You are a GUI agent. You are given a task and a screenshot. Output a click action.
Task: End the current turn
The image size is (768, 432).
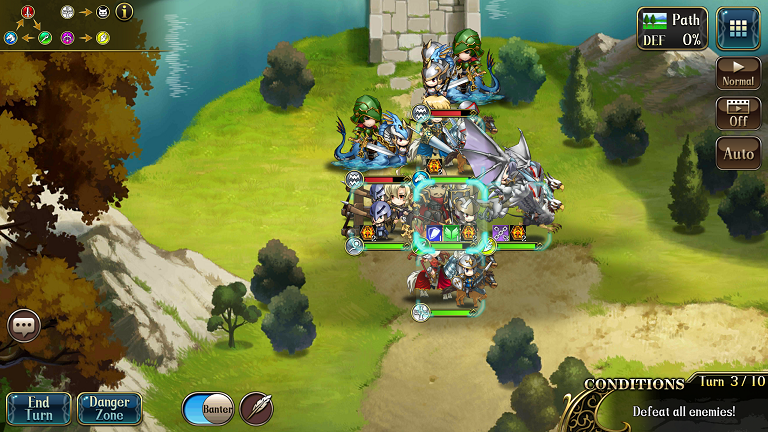pyautogui.click(x=39, y=408)
